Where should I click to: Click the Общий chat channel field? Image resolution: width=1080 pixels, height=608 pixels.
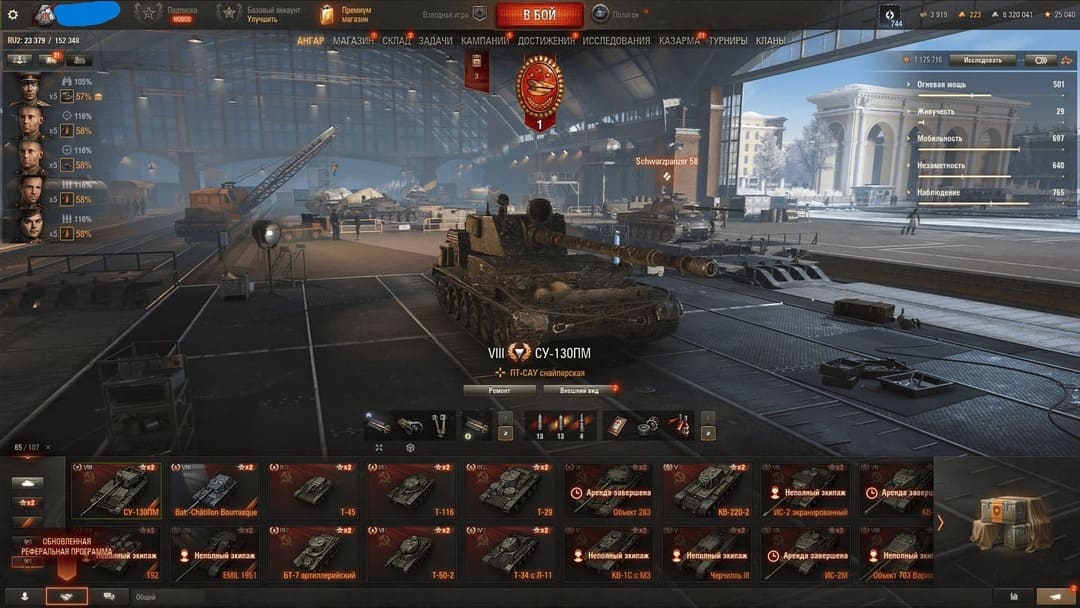click(x=168, y=597)
